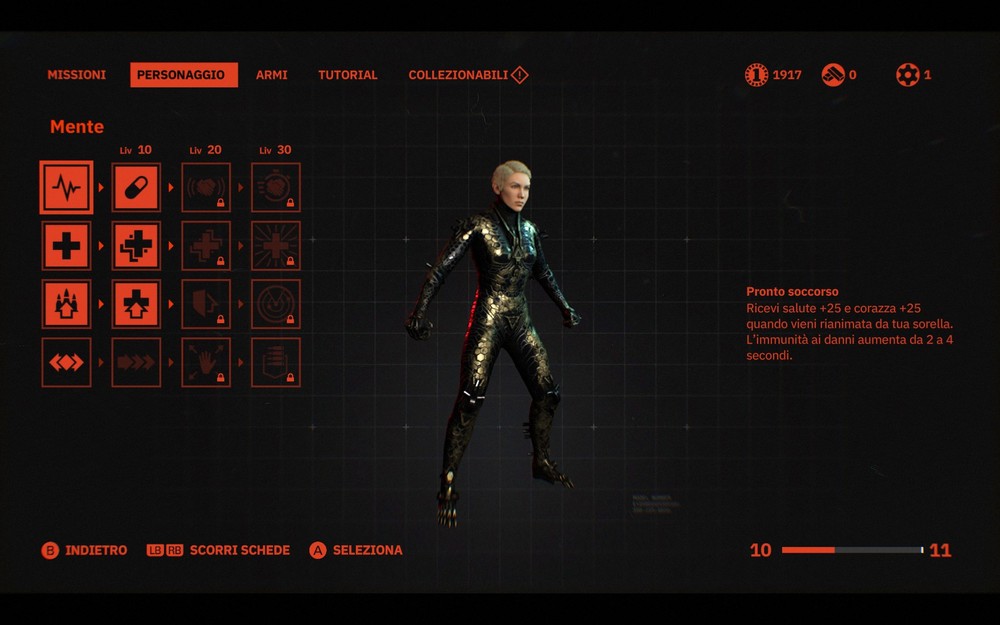Select the locked face profile skill

(206, 304)
